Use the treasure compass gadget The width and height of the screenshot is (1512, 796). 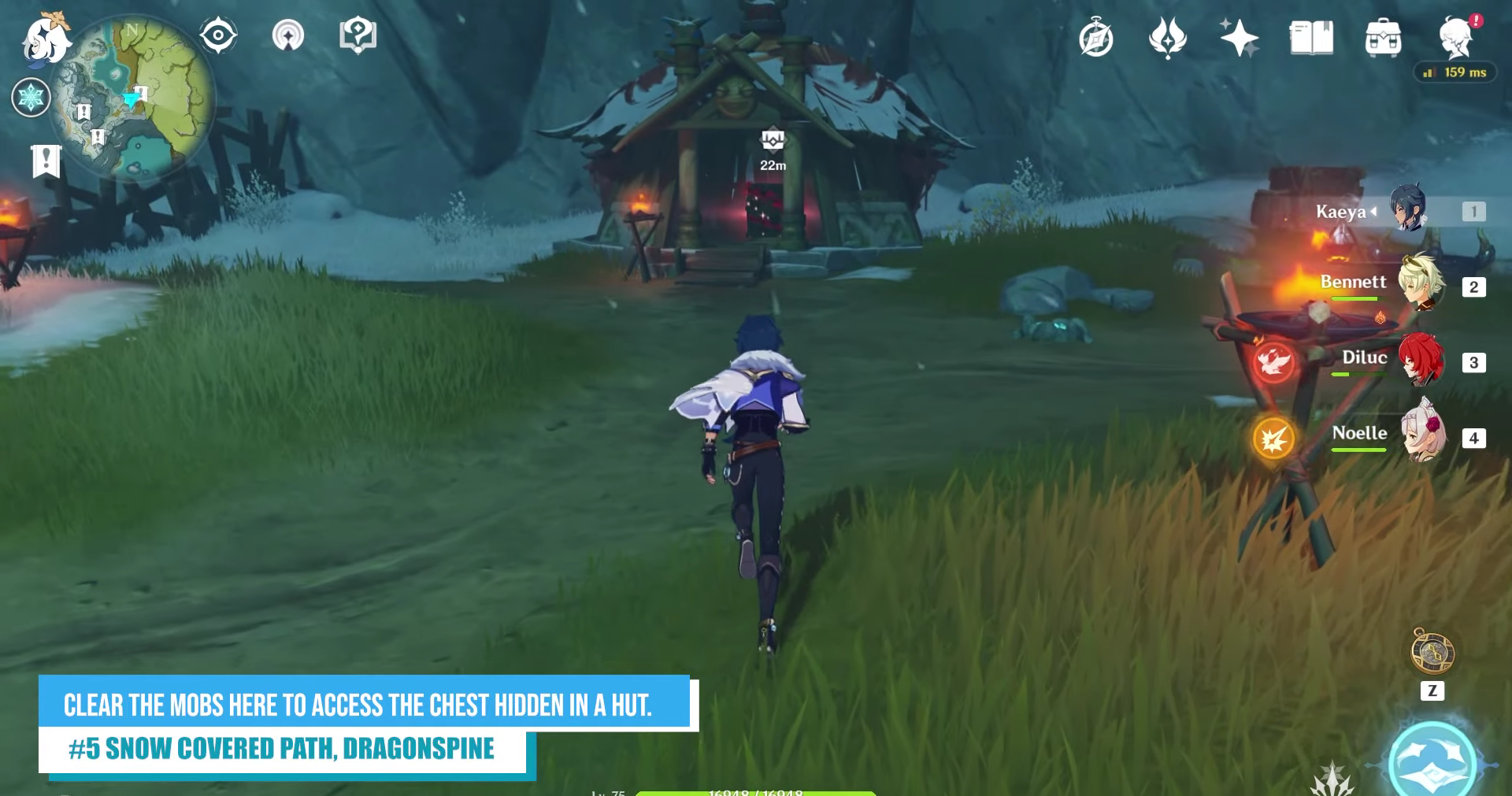(x=1432, y=652)
